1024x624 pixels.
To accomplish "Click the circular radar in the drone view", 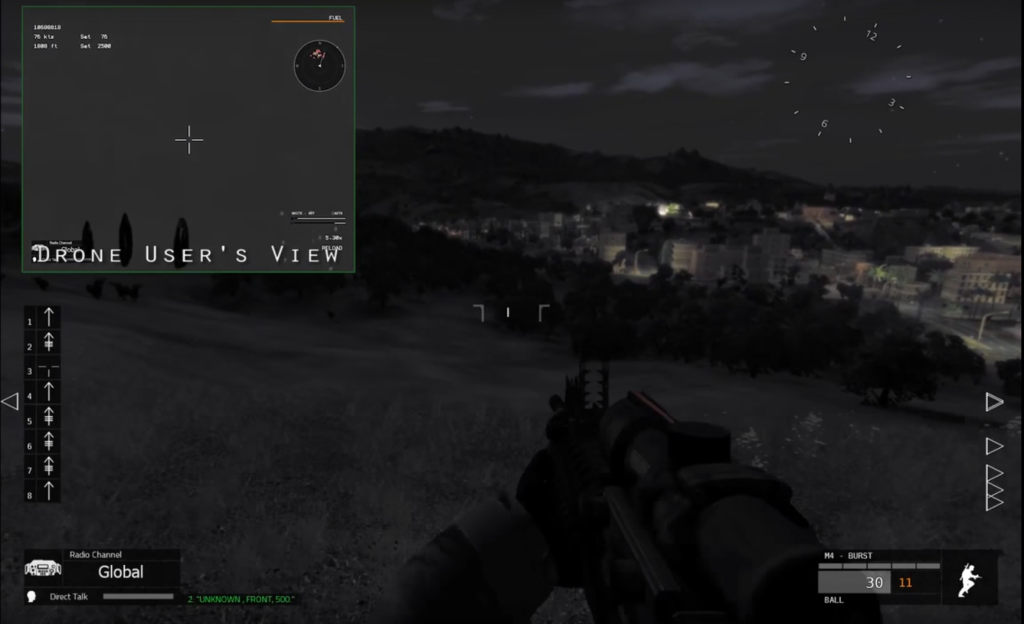I will click(x=319, y=65).
